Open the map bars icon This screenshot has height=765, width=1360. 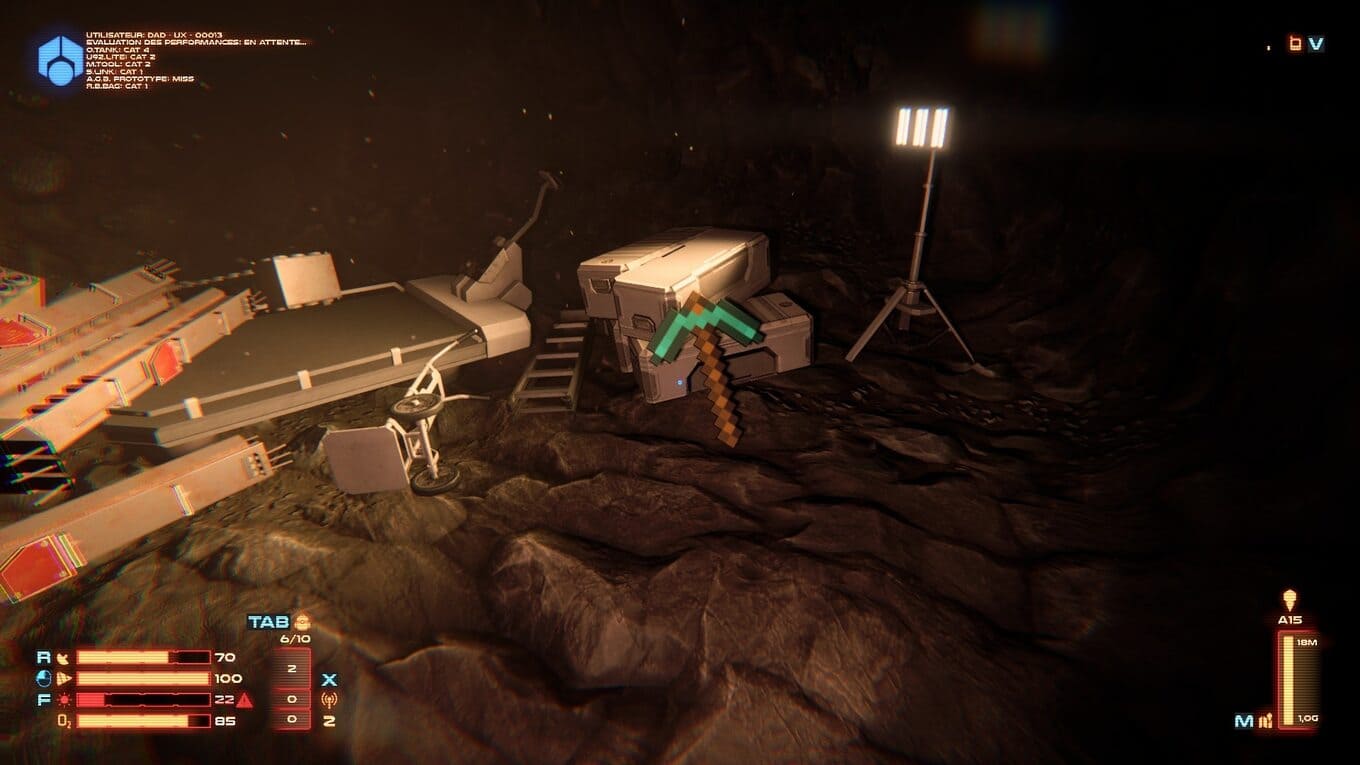coord(1266,720)
